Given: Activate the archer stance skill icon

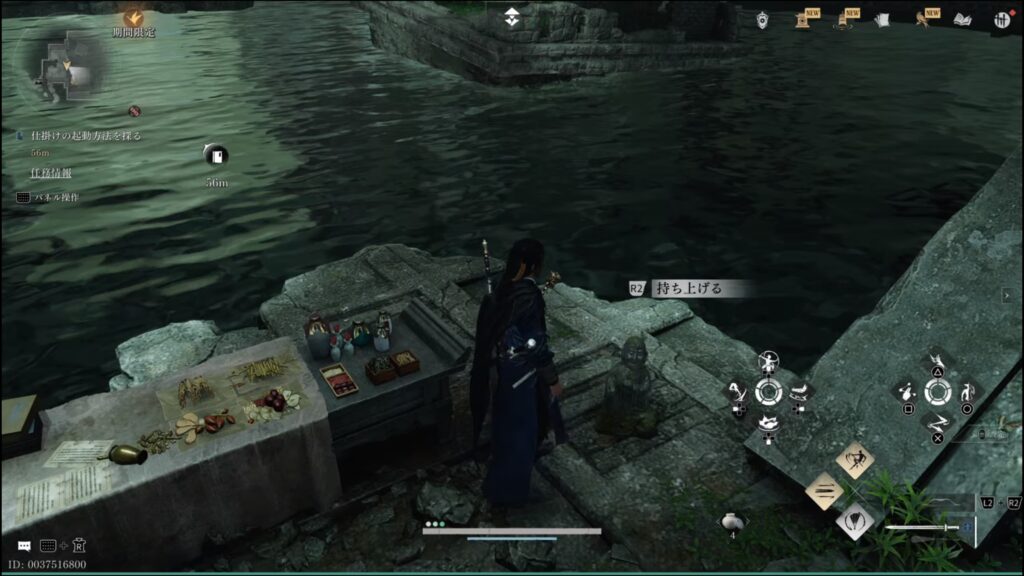Looking at the screenshot, I should pos(768,361).
